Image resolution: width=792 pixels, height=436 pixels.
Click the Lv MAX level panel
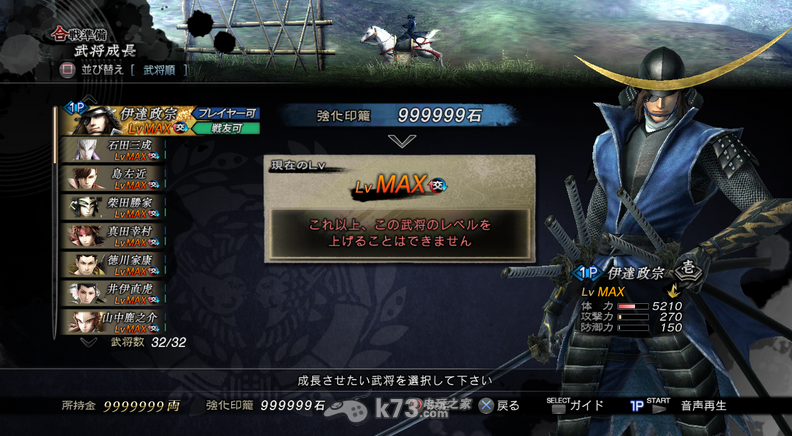(x=400, y=185)
